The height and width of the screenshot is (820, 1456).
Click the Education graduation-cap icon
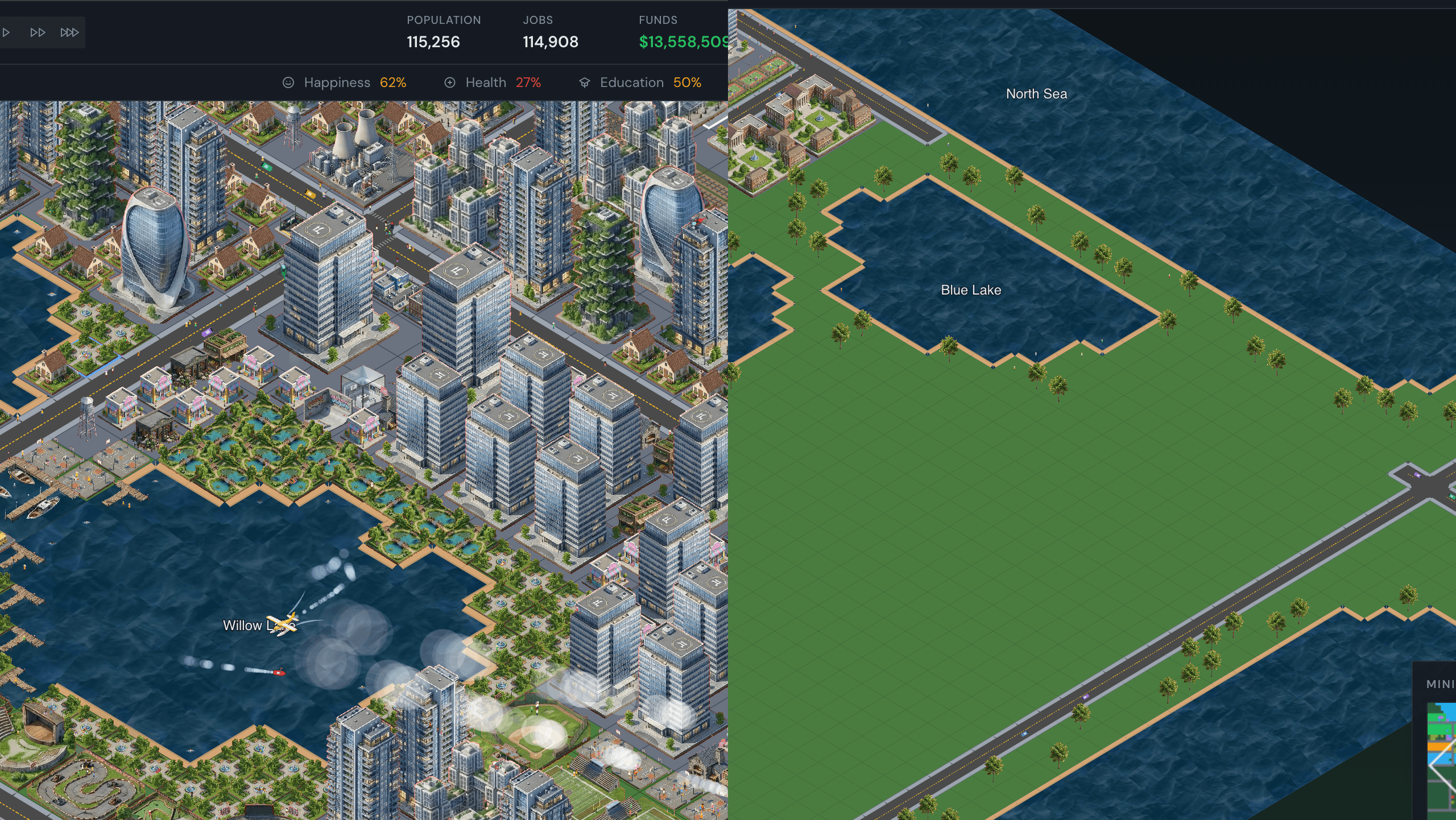point(585,82)
